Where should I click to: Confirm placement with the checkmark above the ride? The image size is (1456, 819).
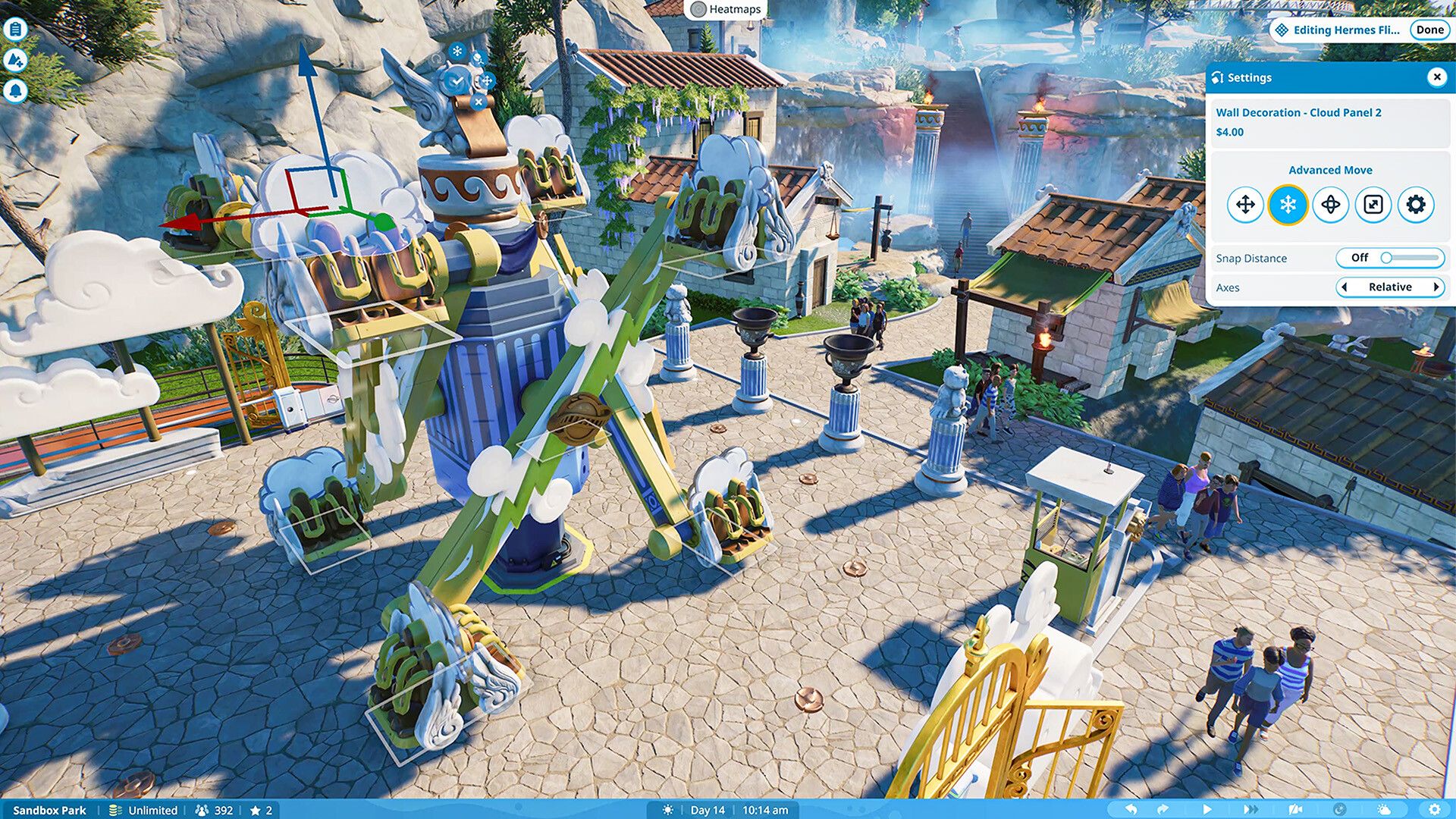(455, 80)
